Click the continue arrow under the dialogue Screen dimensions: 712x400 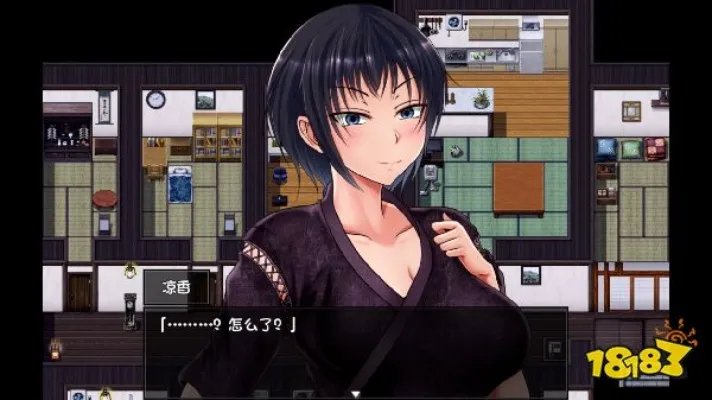click(x=355, y=393)
